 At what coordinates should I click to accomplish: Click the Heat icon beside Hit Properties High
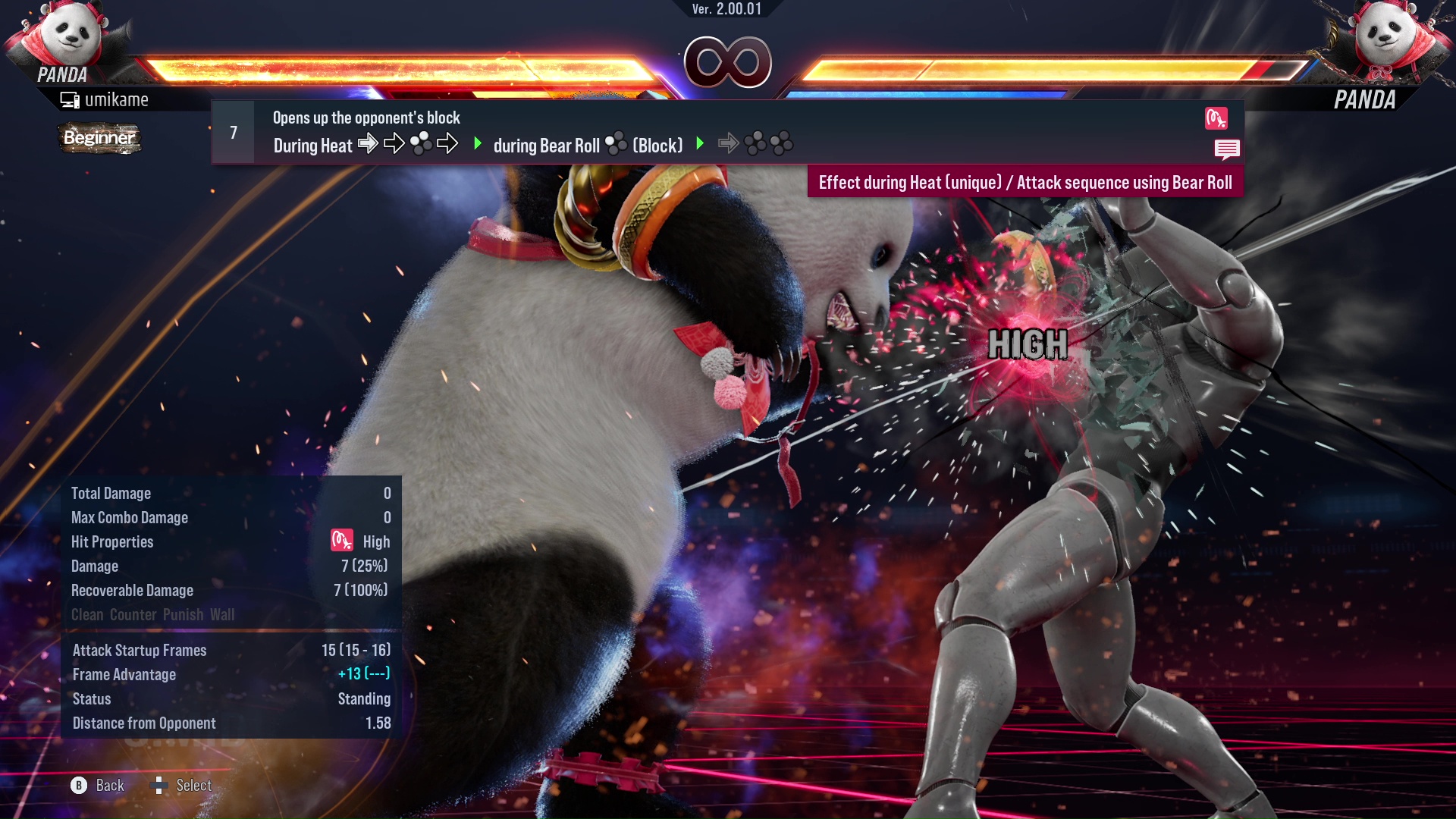(340, 541)
